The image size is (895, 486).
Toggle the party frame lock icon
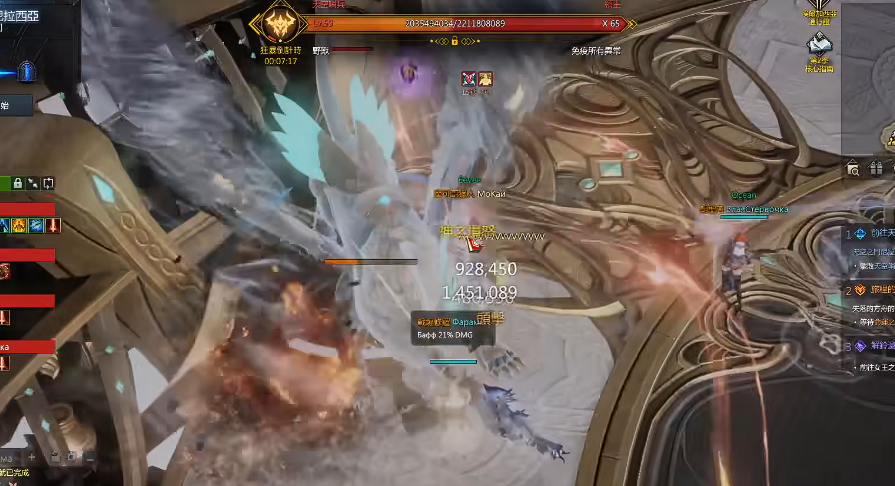point(19,183)
